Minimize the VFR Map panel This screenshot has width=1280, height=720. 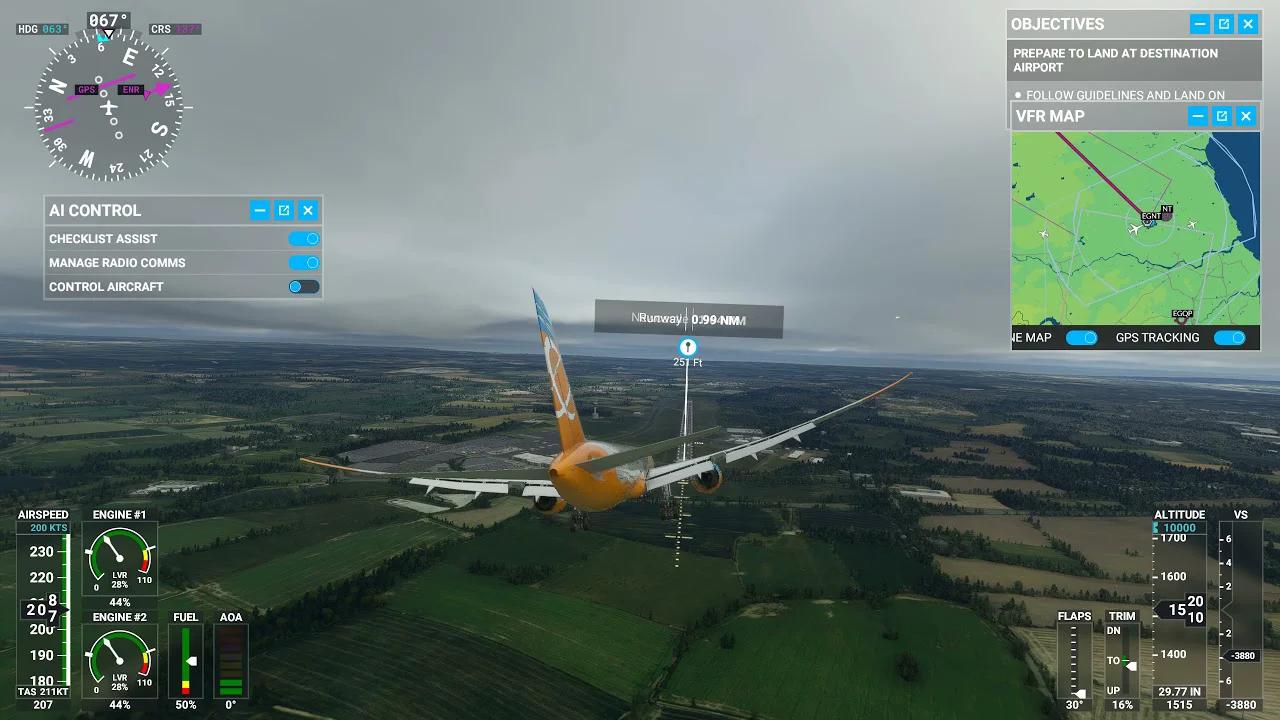[1198, 116]
